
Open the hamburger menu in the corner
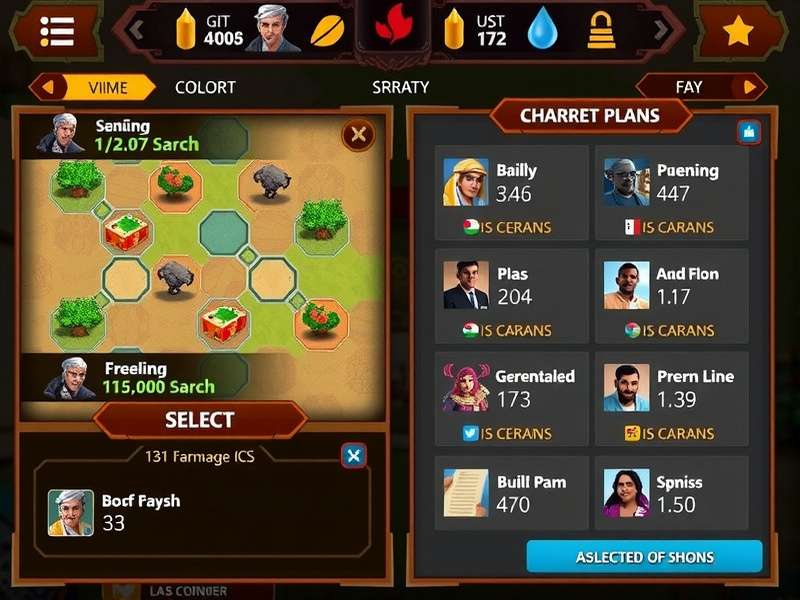[x=58, y=32]
